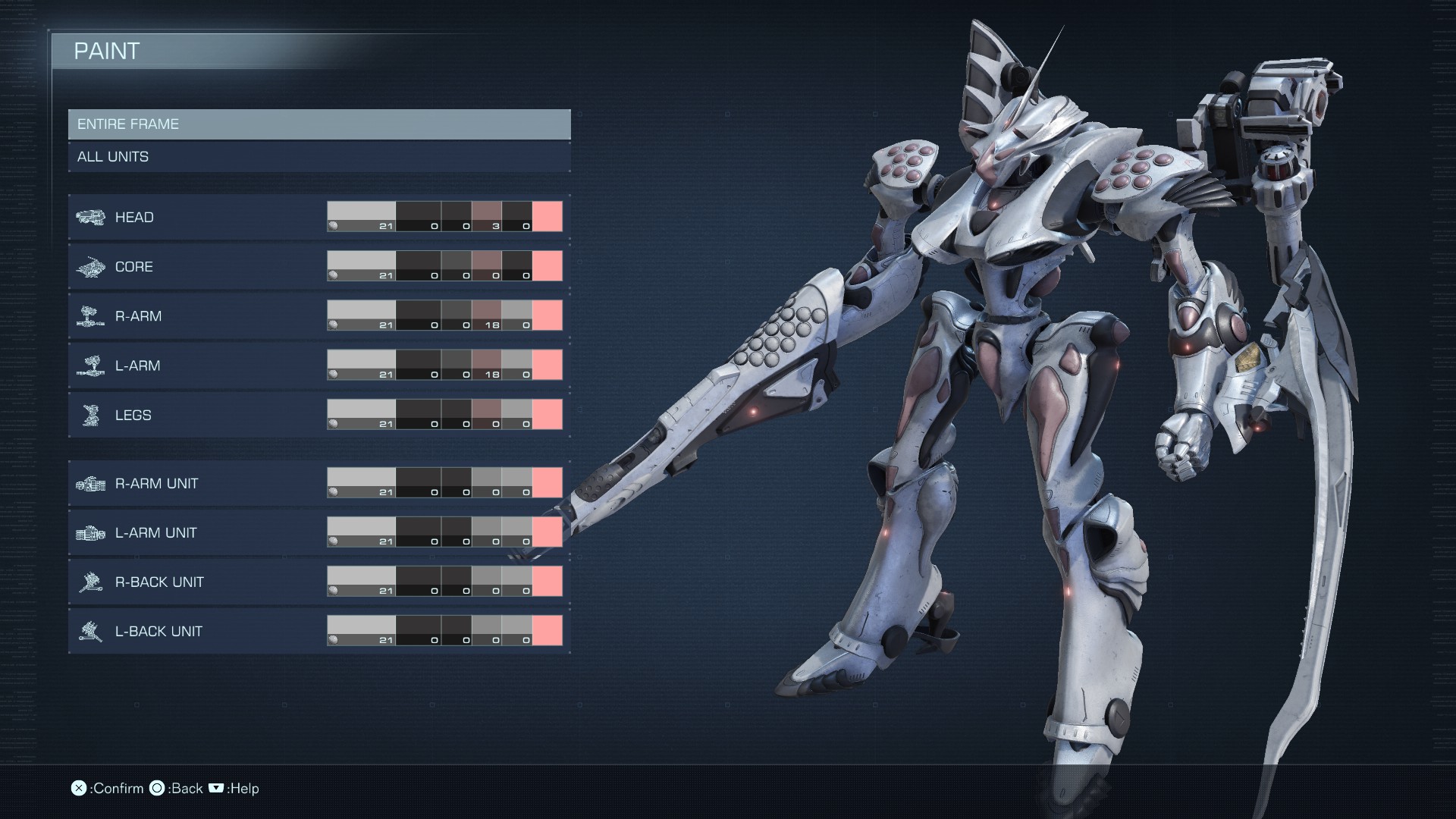Viewport: 1456px width, 819px height.
Task: Choose the R-ARM paint row
Action: tap(197, 316)
